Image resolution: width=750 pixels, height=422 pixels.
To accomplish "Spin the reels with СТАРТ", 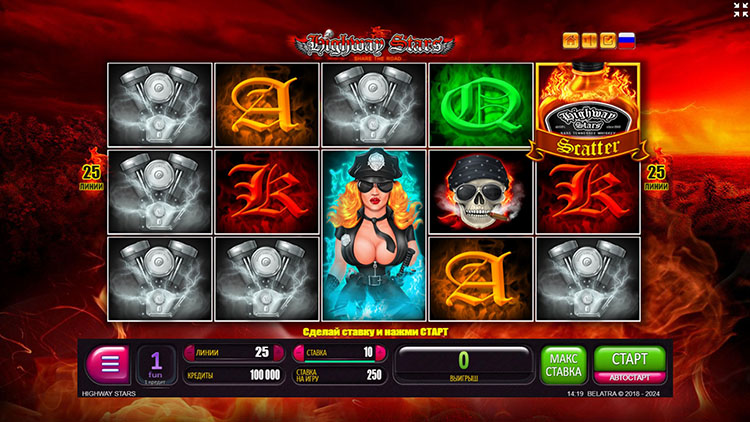I will tap(630, 358).
